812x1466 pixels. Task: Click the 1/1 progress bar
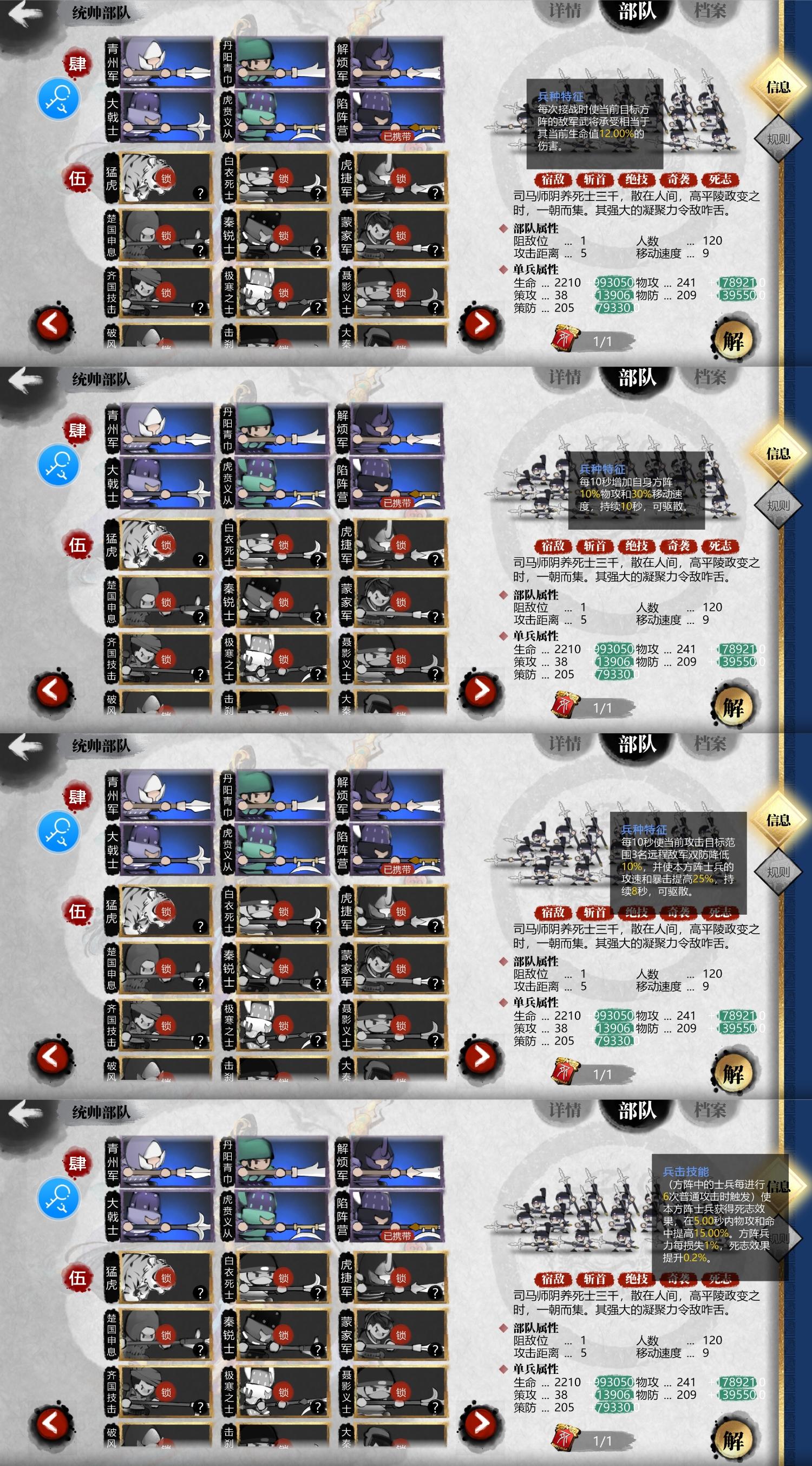(x=603, y=342)
